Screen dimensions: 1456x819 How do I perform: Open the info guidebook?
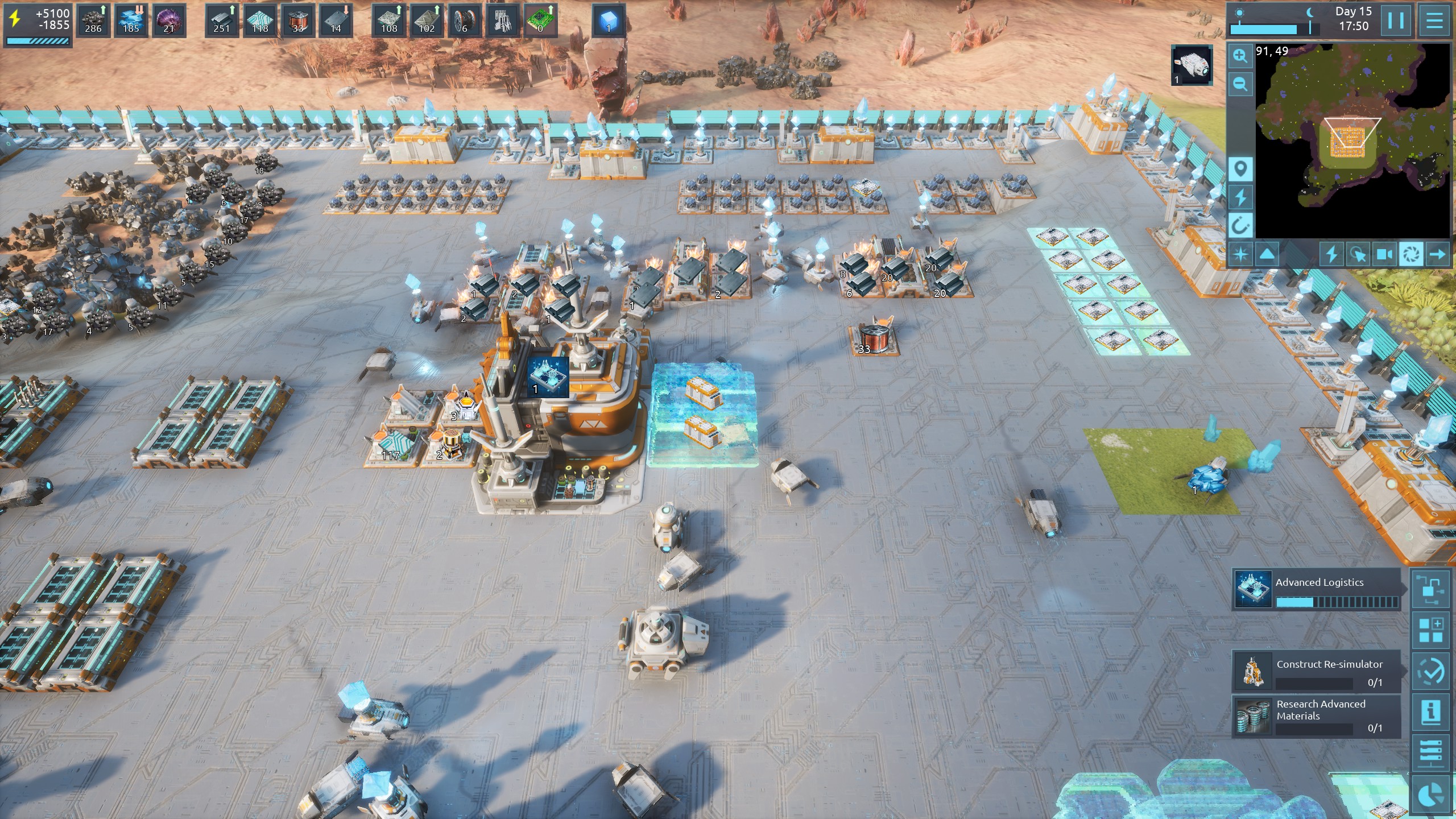[x=1431, y=711]
